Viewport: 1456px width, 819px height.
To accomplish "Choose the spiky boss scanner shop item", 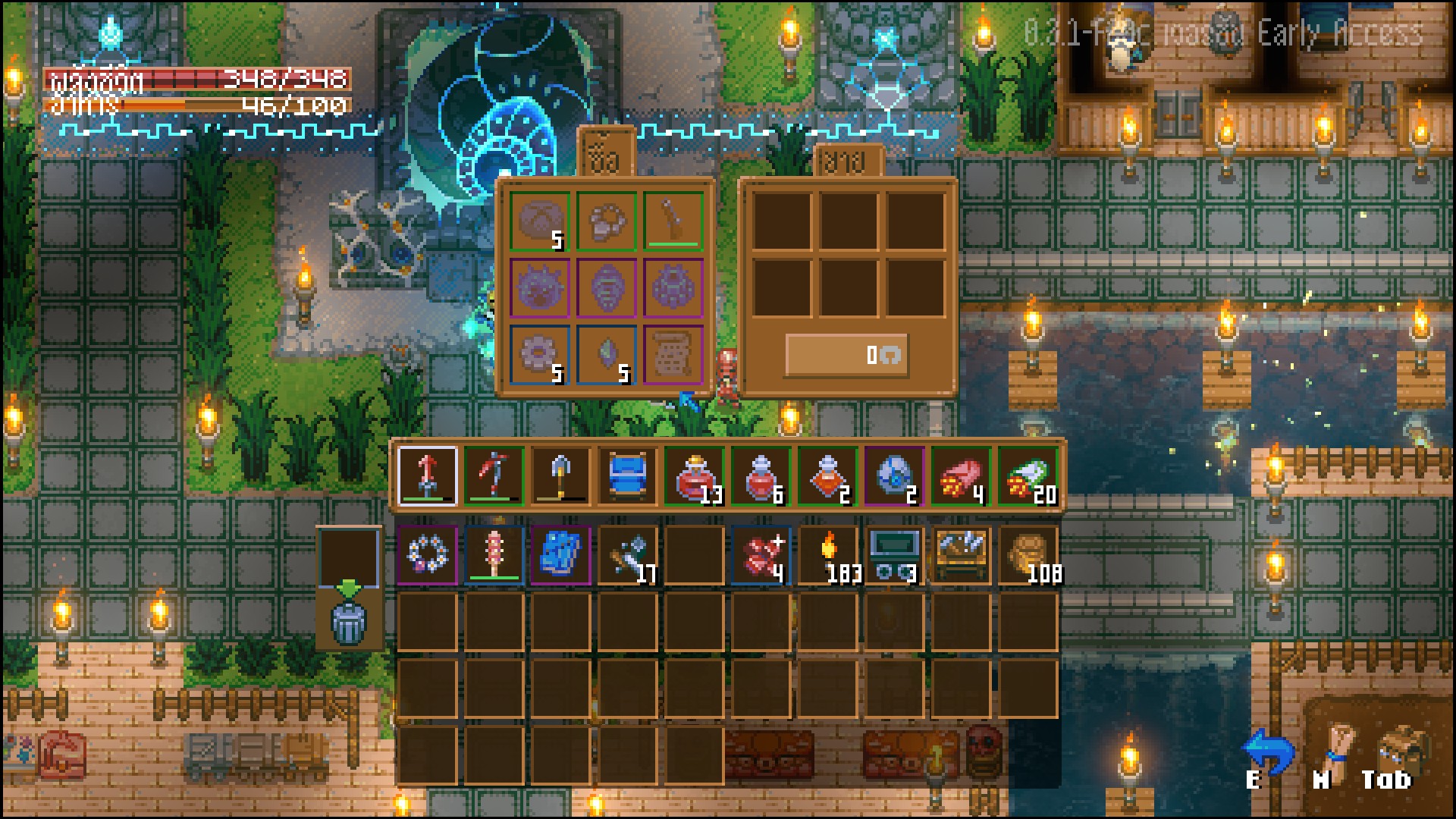I will [x=539, y=287].
